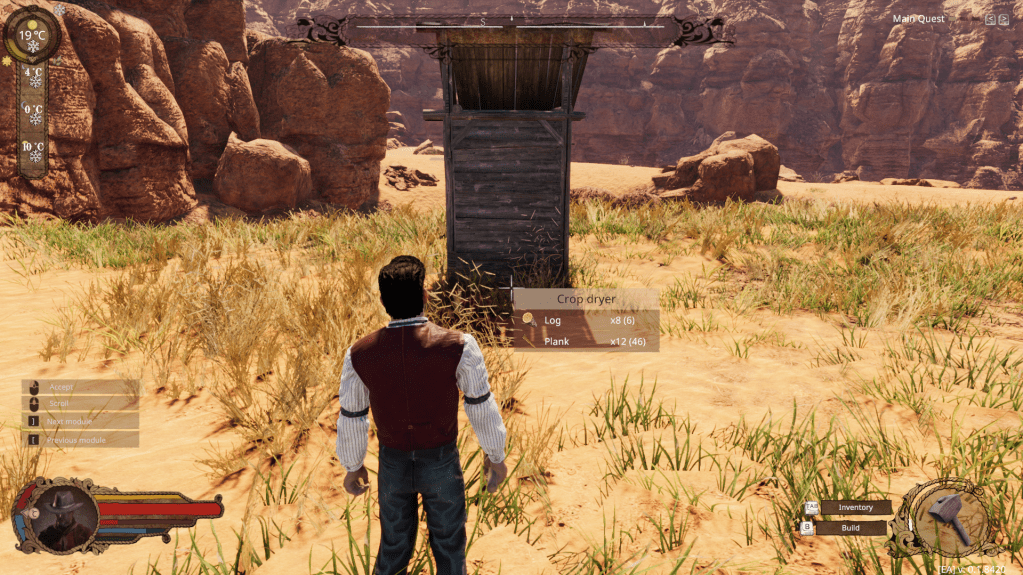
Task: Show the previous quest with left arrow
Action: (990, 19)
